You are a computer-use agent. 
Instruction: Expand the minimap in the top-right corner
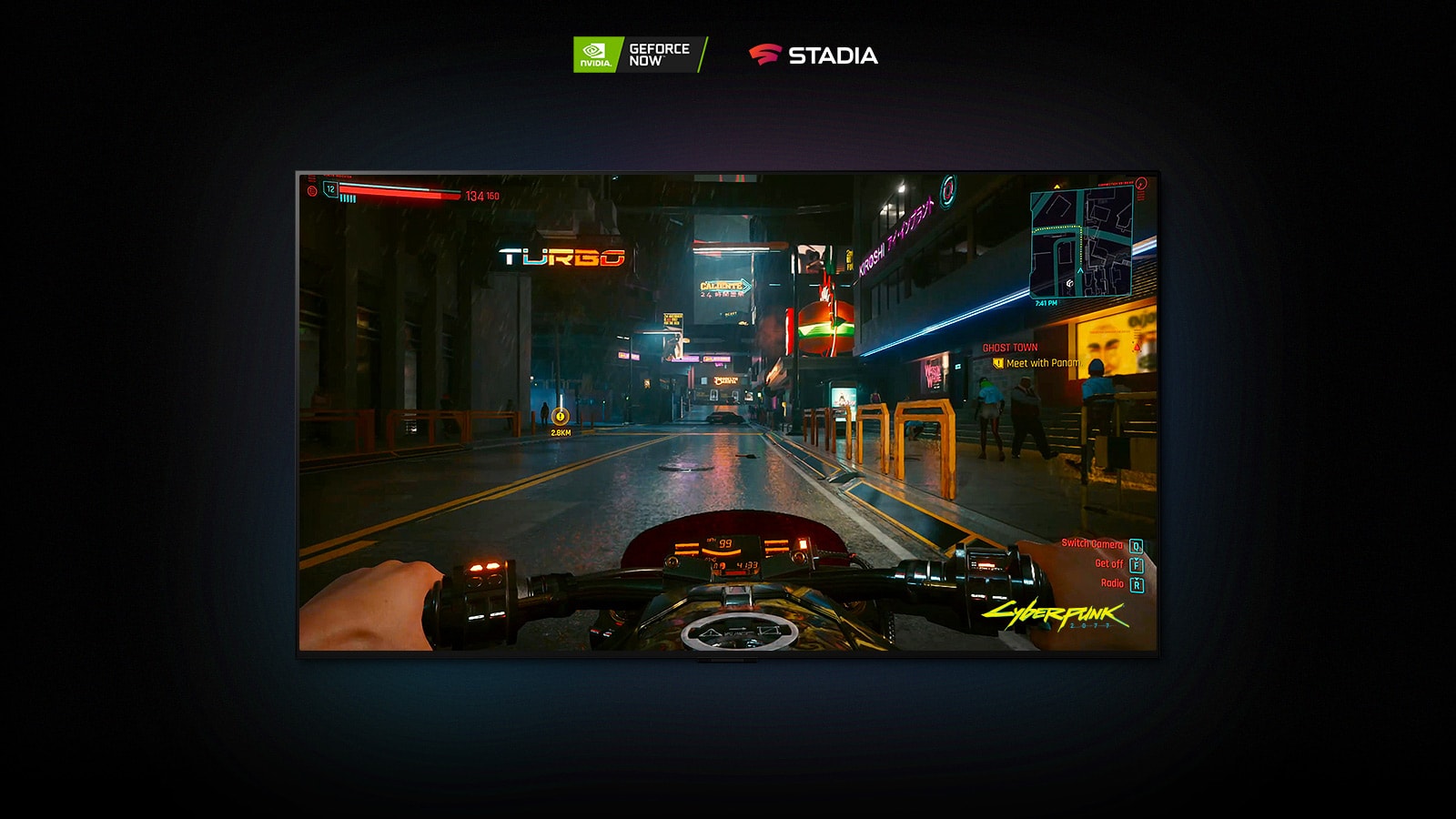pyautogui.click(x=1082, y=241)
